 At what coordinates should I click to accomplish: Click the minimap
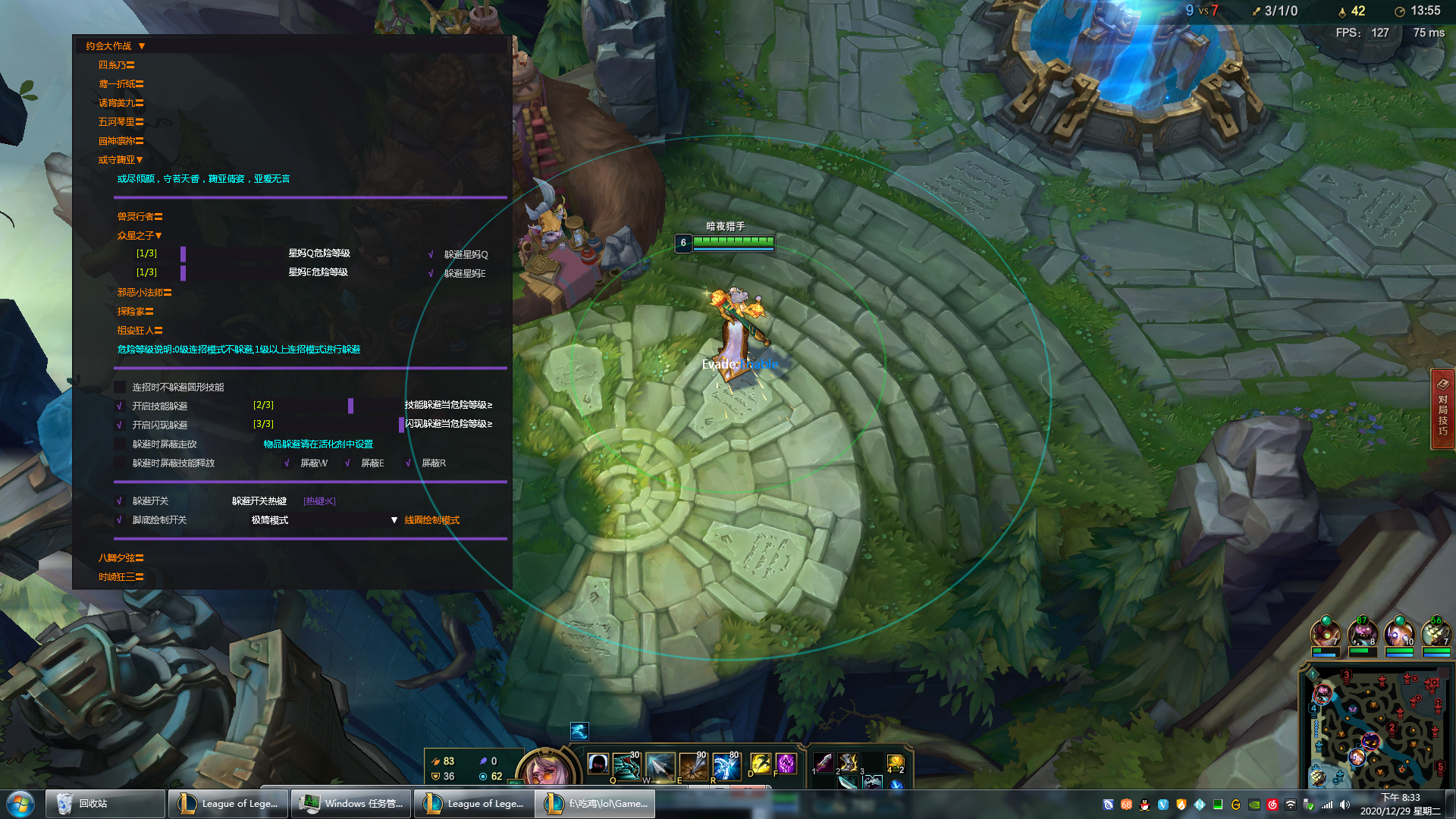point(1376,729)
